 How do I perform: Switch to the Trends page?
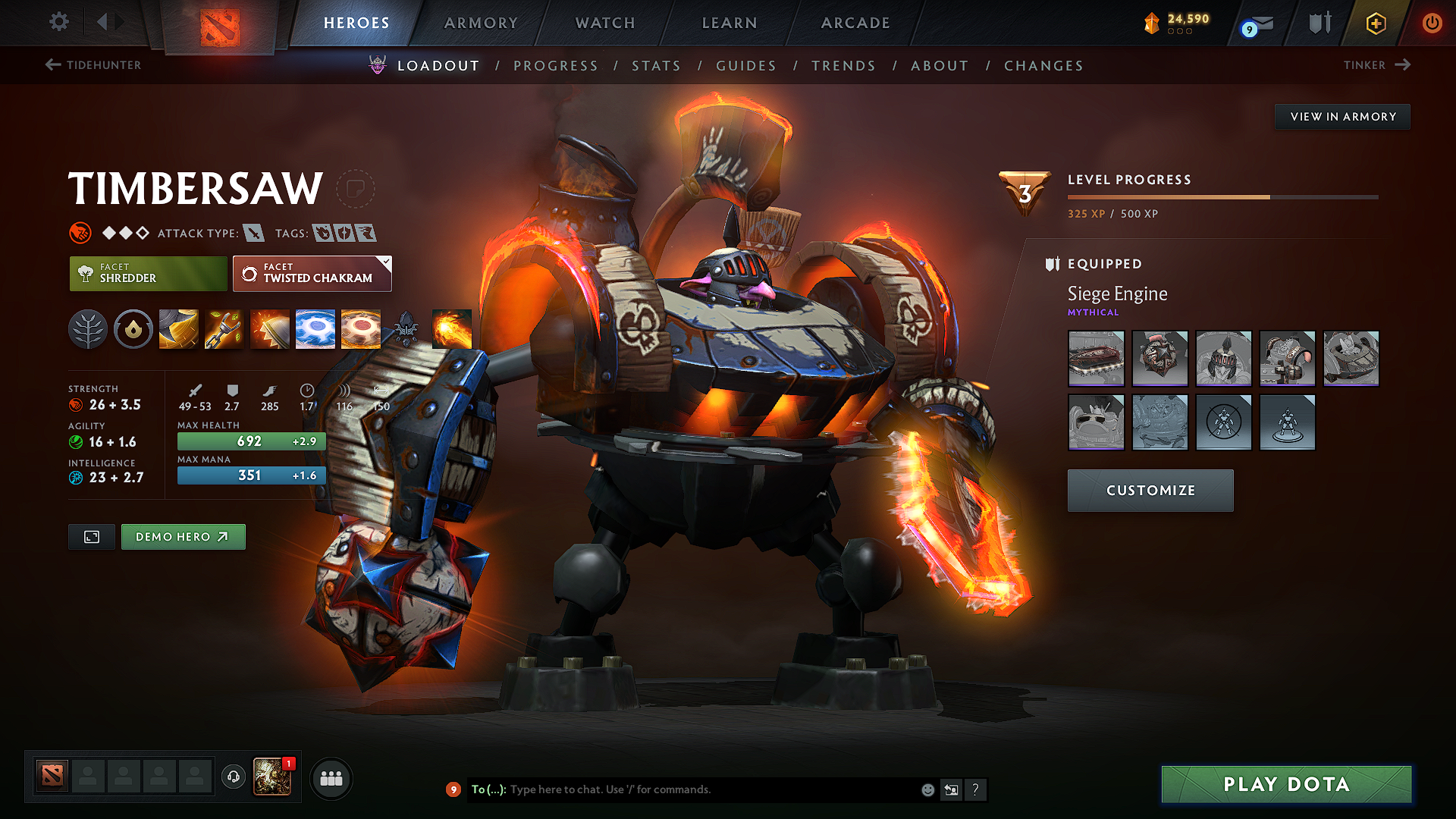[843, 66]
